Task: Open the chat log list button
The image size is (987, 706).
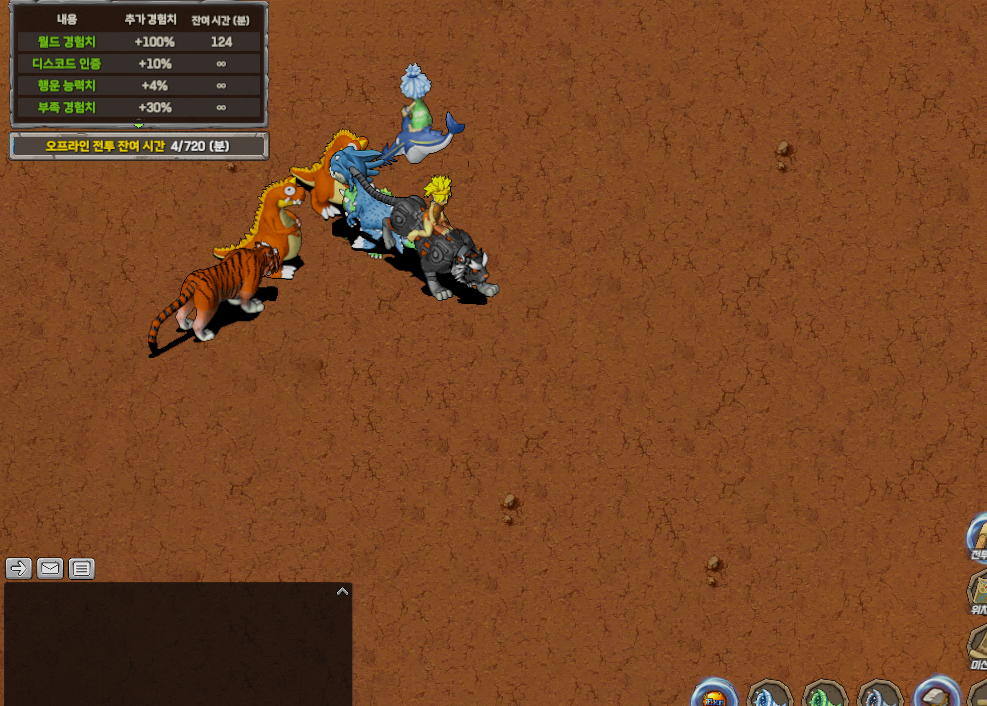Action: click(x=82, y=569)
